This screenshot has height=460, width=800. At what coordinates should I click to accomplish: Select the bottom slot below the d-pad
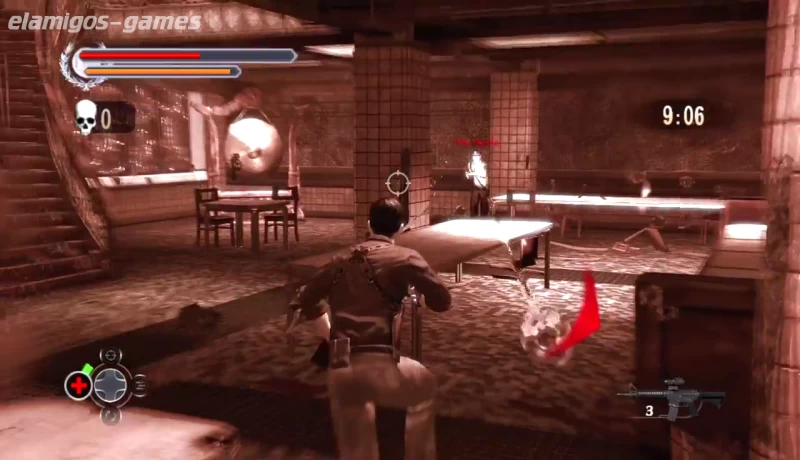tap(111, 415)
